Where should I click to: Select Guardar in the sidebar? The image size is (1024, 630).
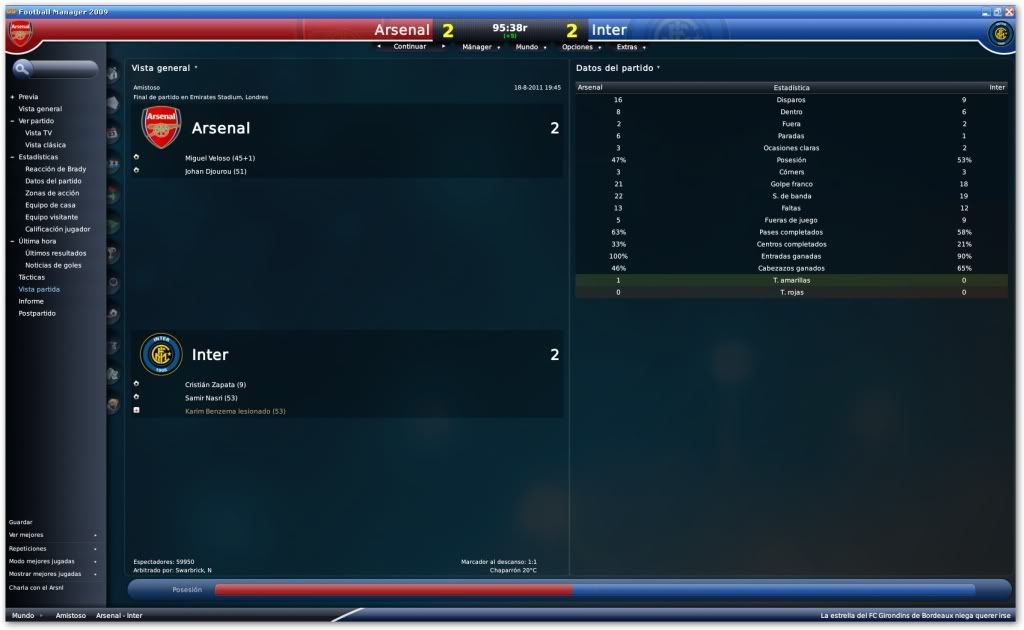(x=20, y=522)
